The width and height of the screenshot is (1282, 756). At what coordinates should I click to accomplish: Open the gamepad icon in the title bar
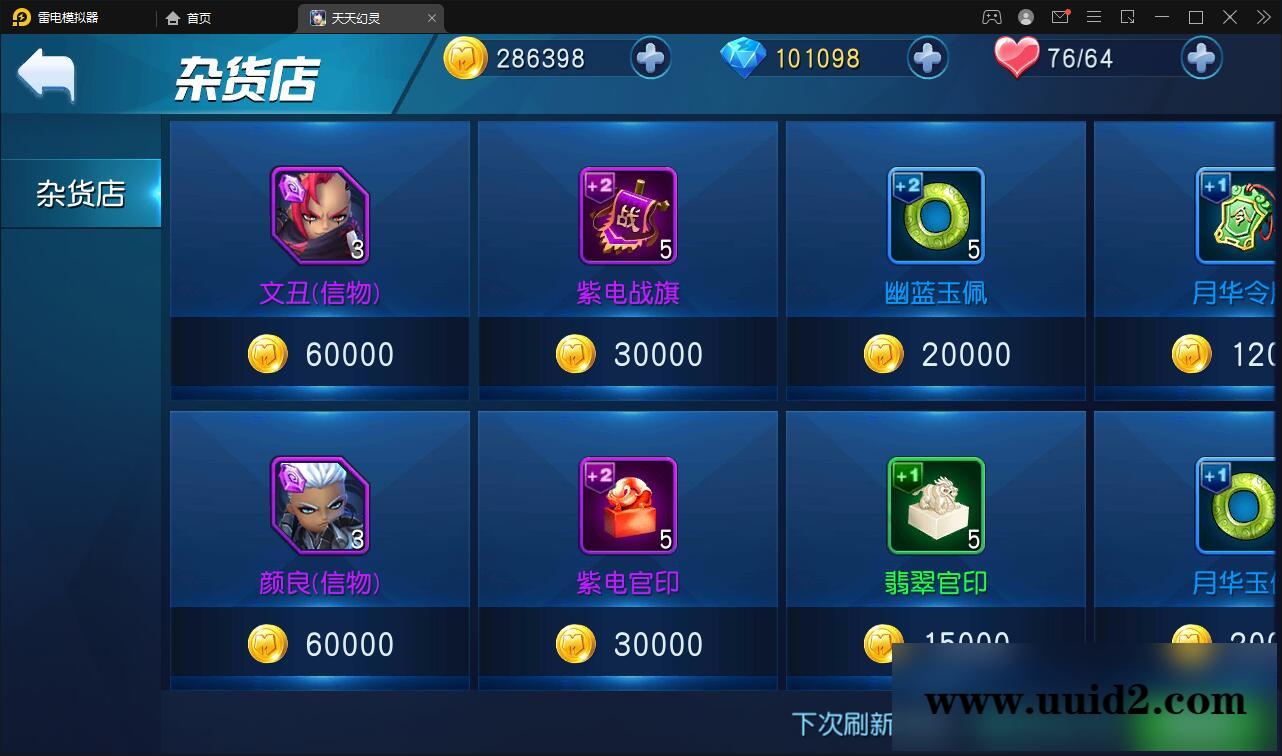point(991,17)
